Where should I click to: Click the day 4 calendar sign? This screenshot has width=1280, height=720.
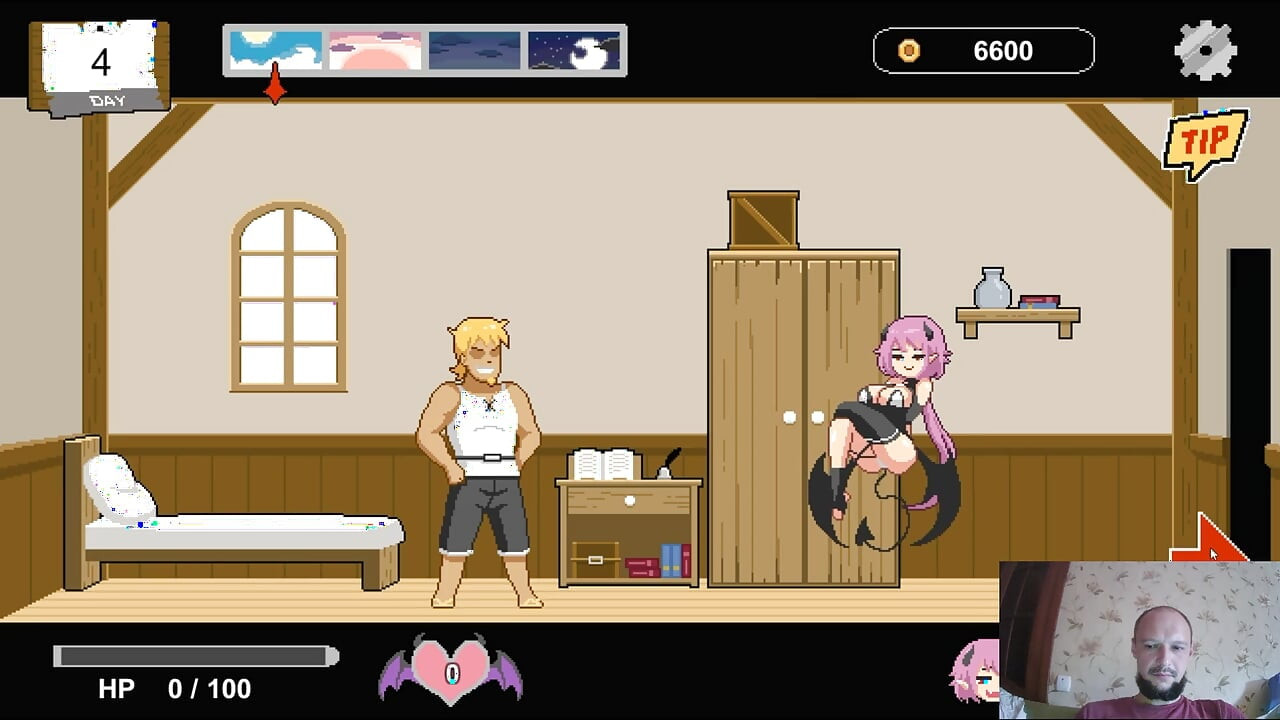tap(98, 62)
